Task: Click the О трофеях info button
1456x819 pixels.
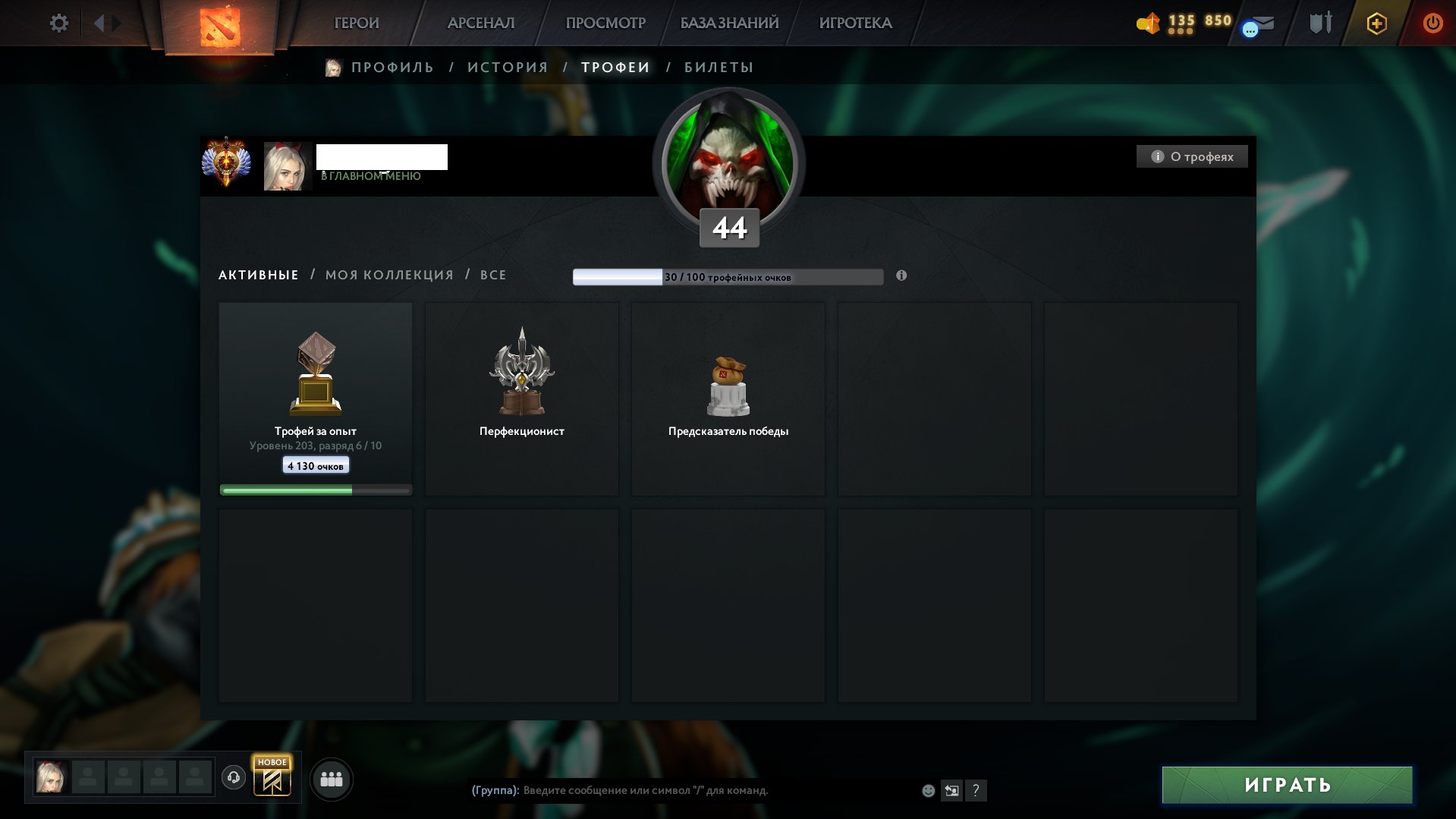Action: (1192, 156)
